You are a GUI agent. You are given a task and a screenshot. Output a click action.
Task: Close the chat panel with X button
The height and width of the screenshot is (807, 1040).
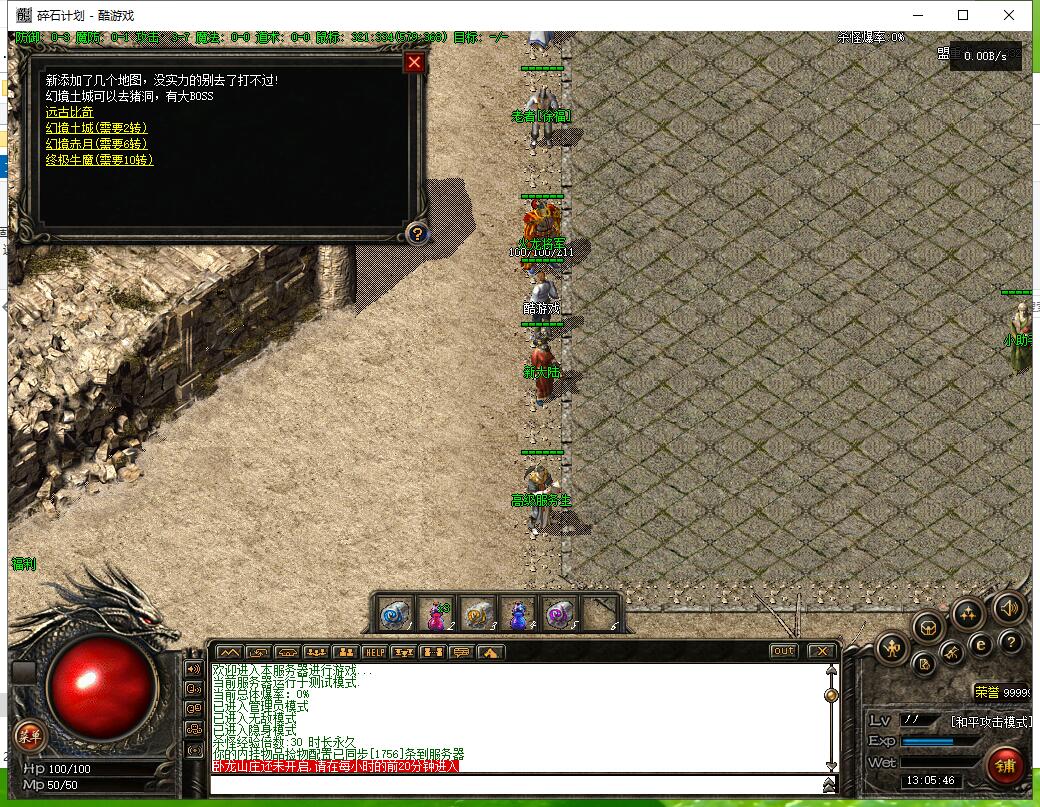(821, 651)
